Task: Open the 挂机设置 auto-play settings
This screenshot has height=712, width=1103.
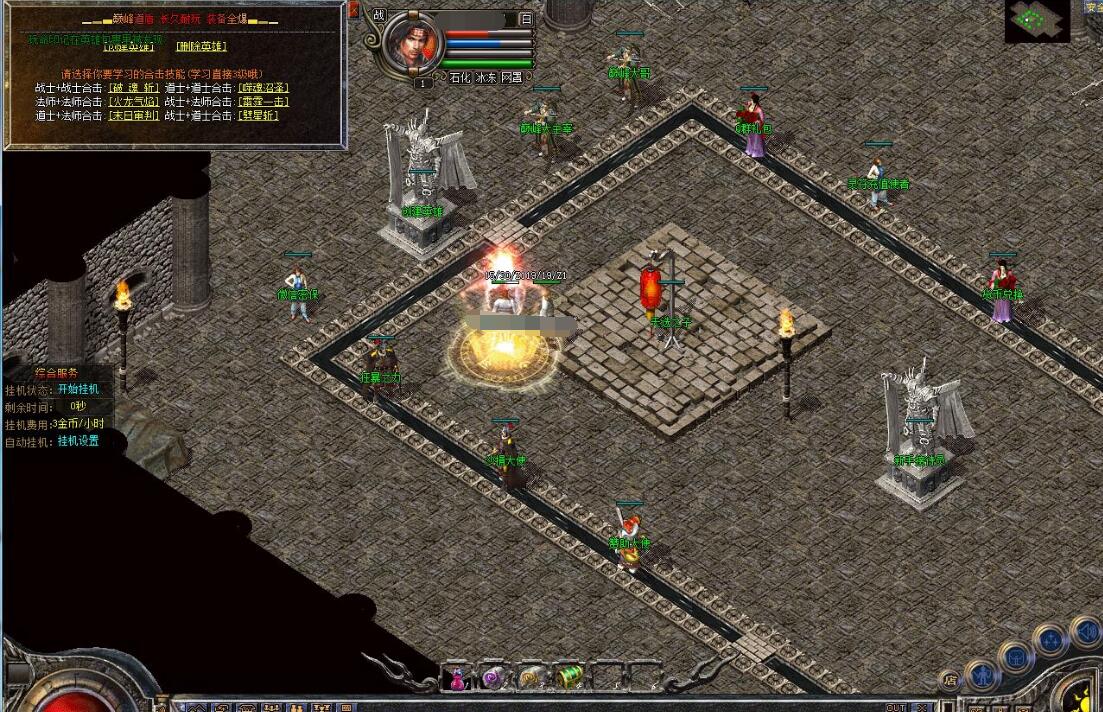Action: pos(78,441)
